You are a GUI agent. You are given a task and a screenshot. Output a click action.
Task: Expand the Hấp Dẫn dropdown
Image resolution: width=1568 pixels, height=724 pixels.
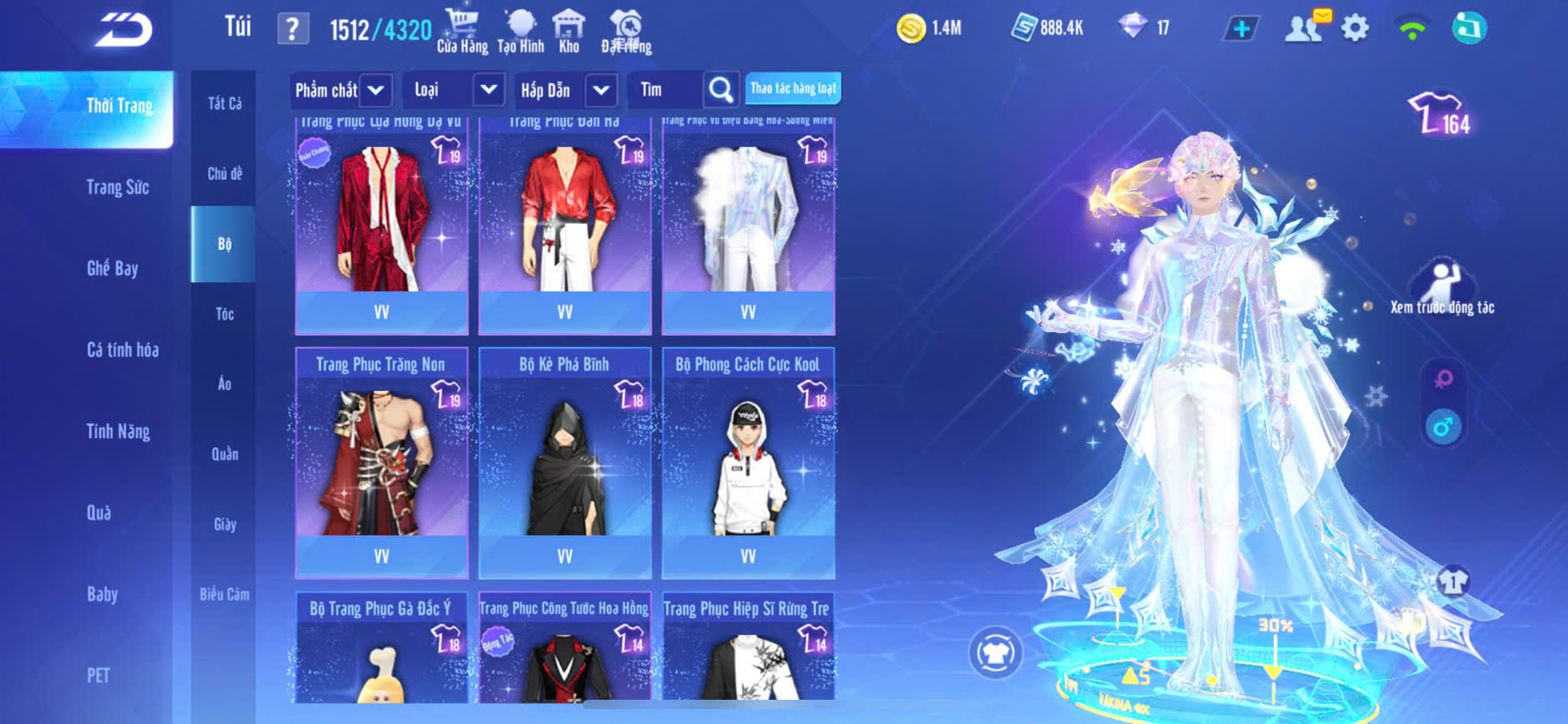601,90
